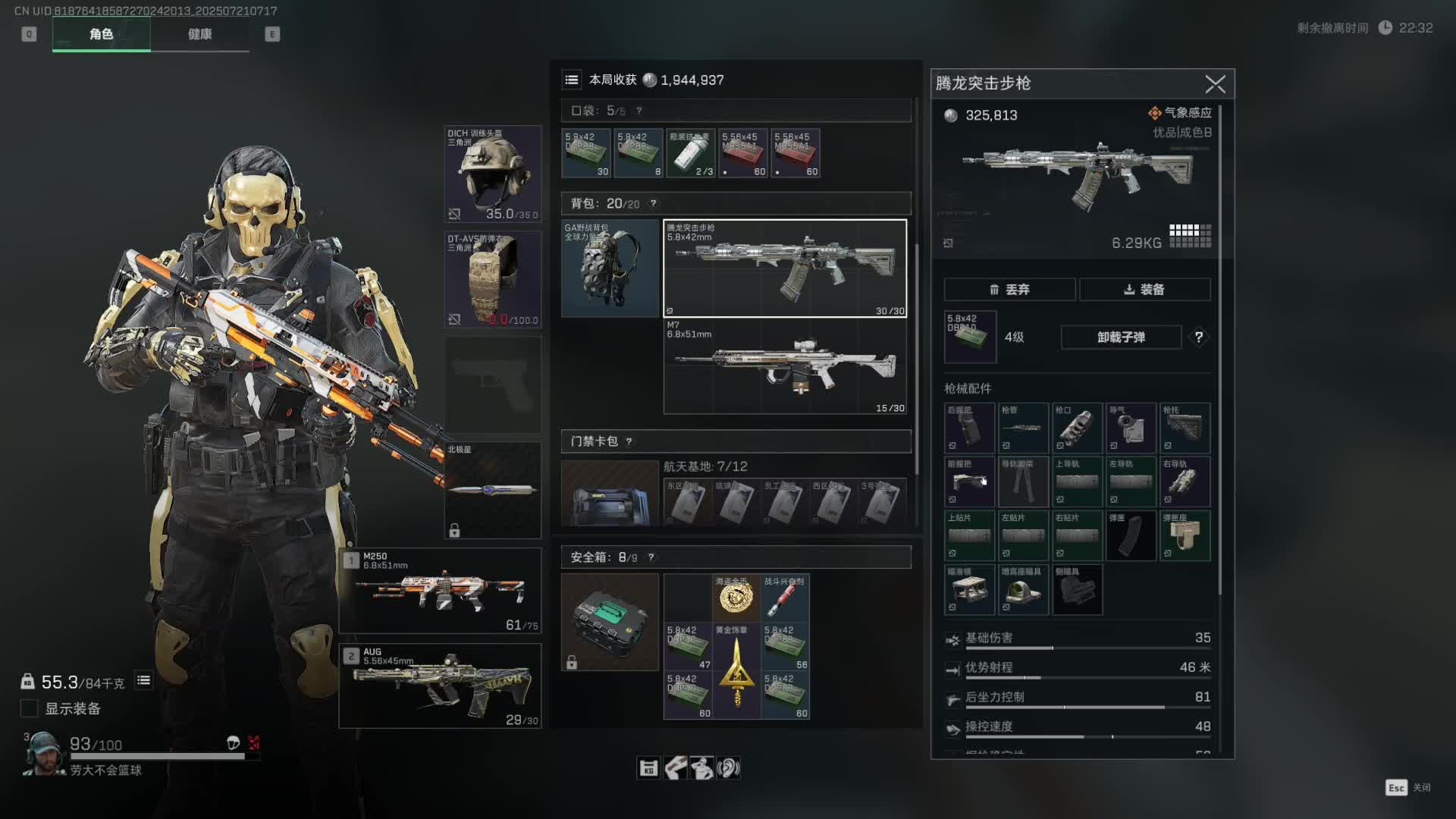Choose the AUG secondary weapon slot
This screenshot has height=819, width=1456.
click(441, 686)
